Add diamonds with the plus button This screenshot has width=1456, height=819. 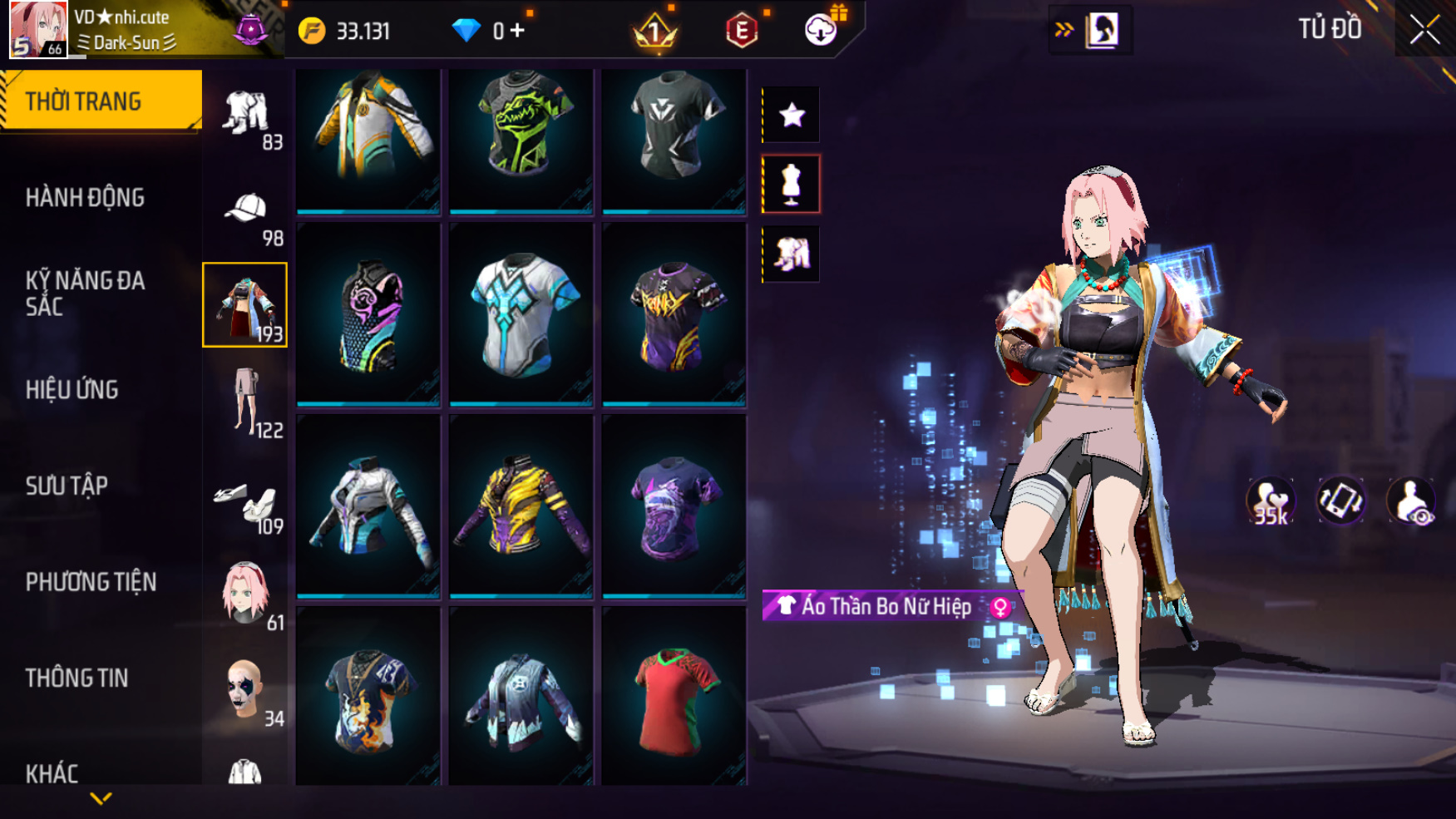[518, 31]
